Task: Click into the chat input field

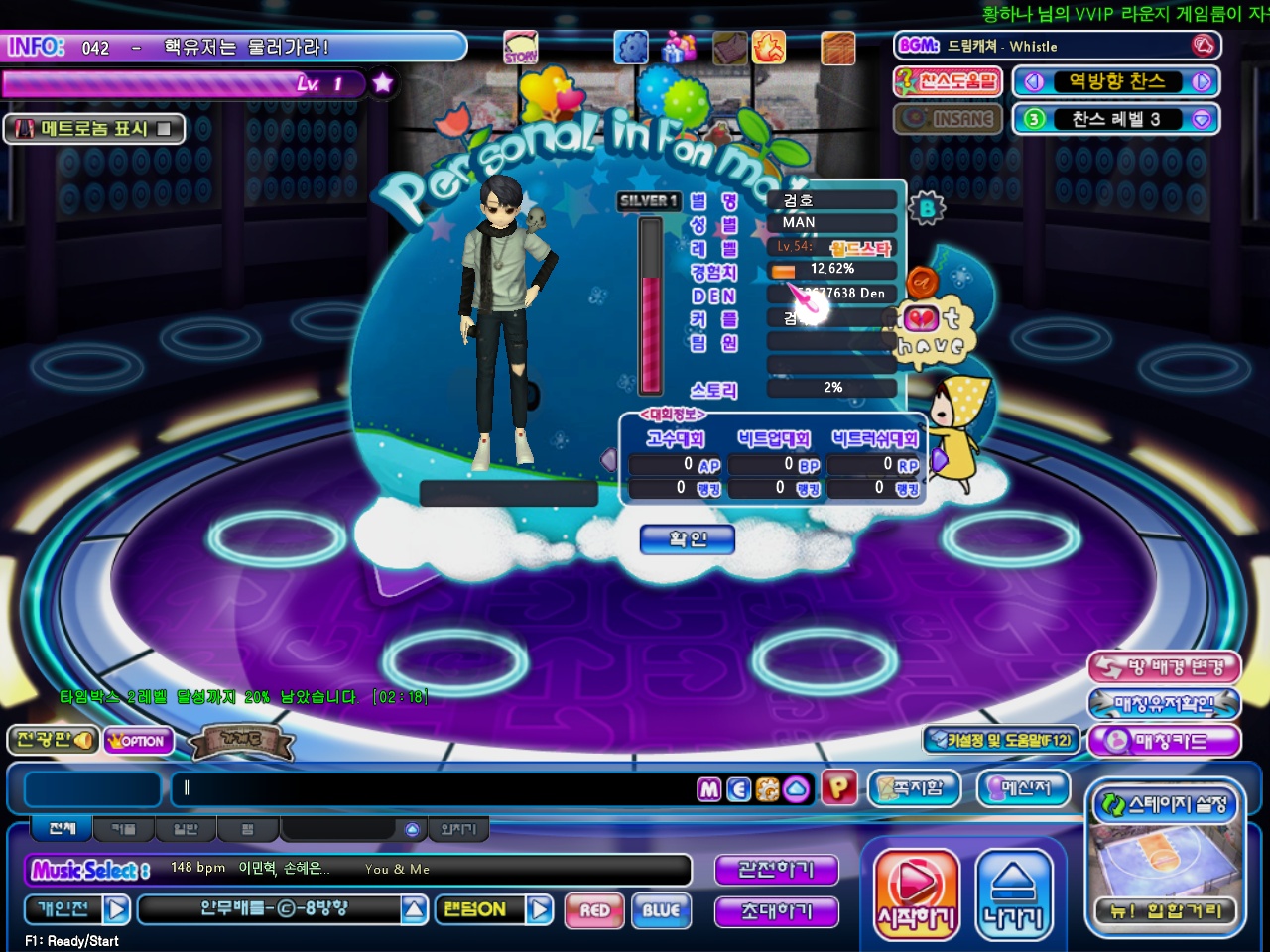Action: tap(437, 789)
